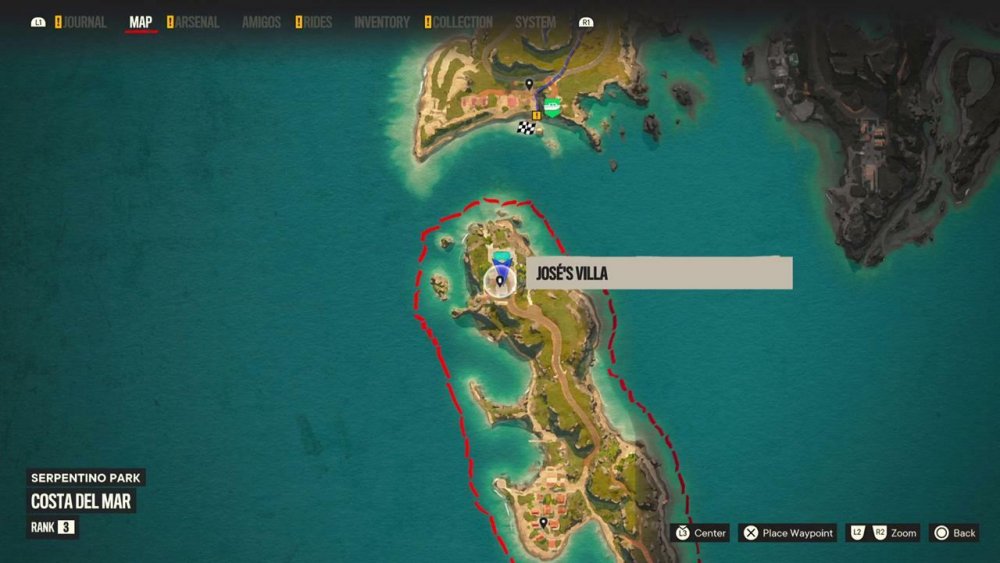Switch to the Arsenal tab

(x=196, y=22)
